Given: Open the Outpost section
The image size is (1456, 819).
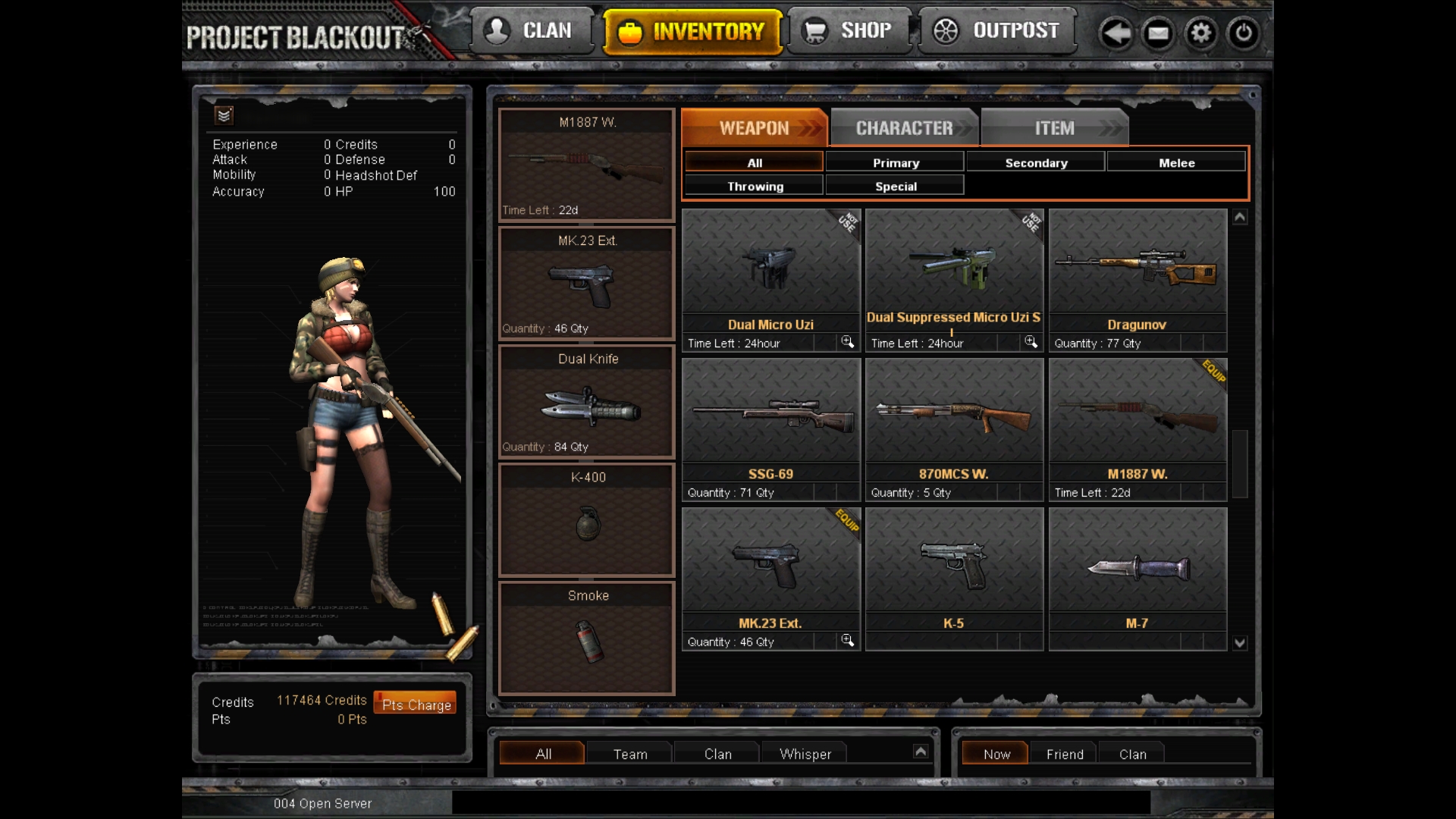Looking at the screenshot, I should (x=997, y=31).
